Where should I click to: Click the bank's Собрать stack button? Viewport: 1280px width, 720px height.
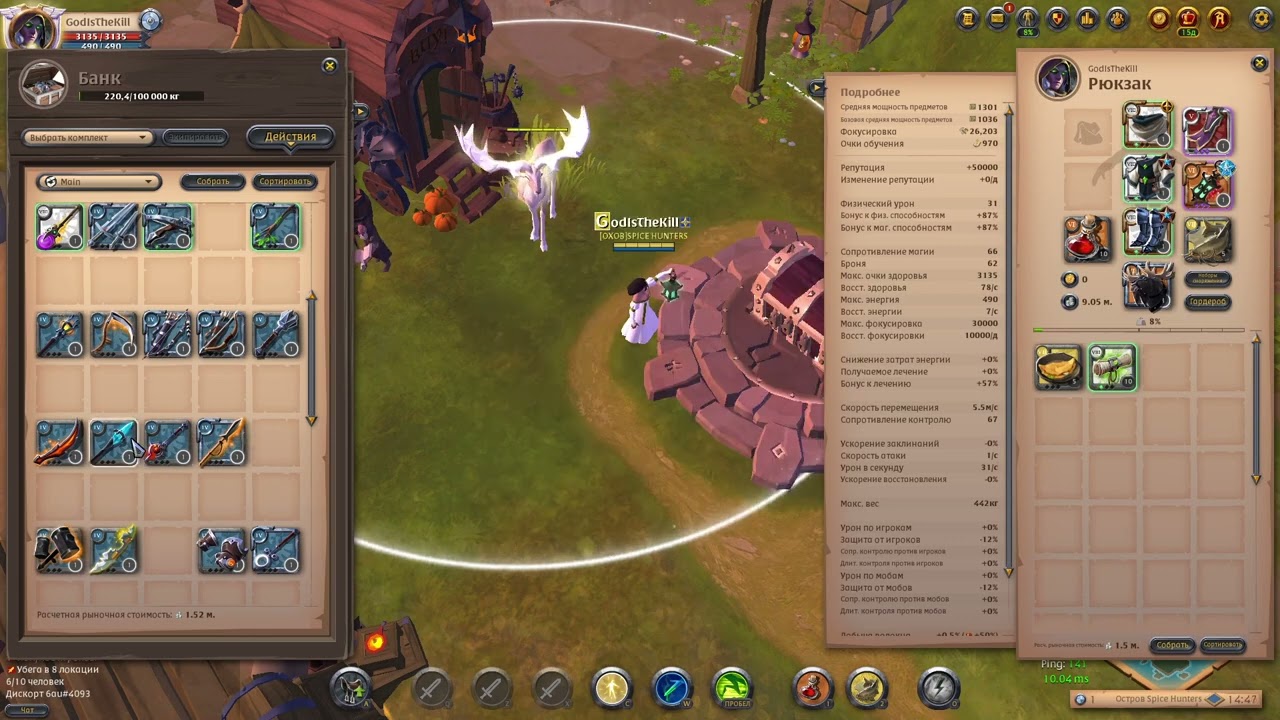tap(212, 182)
